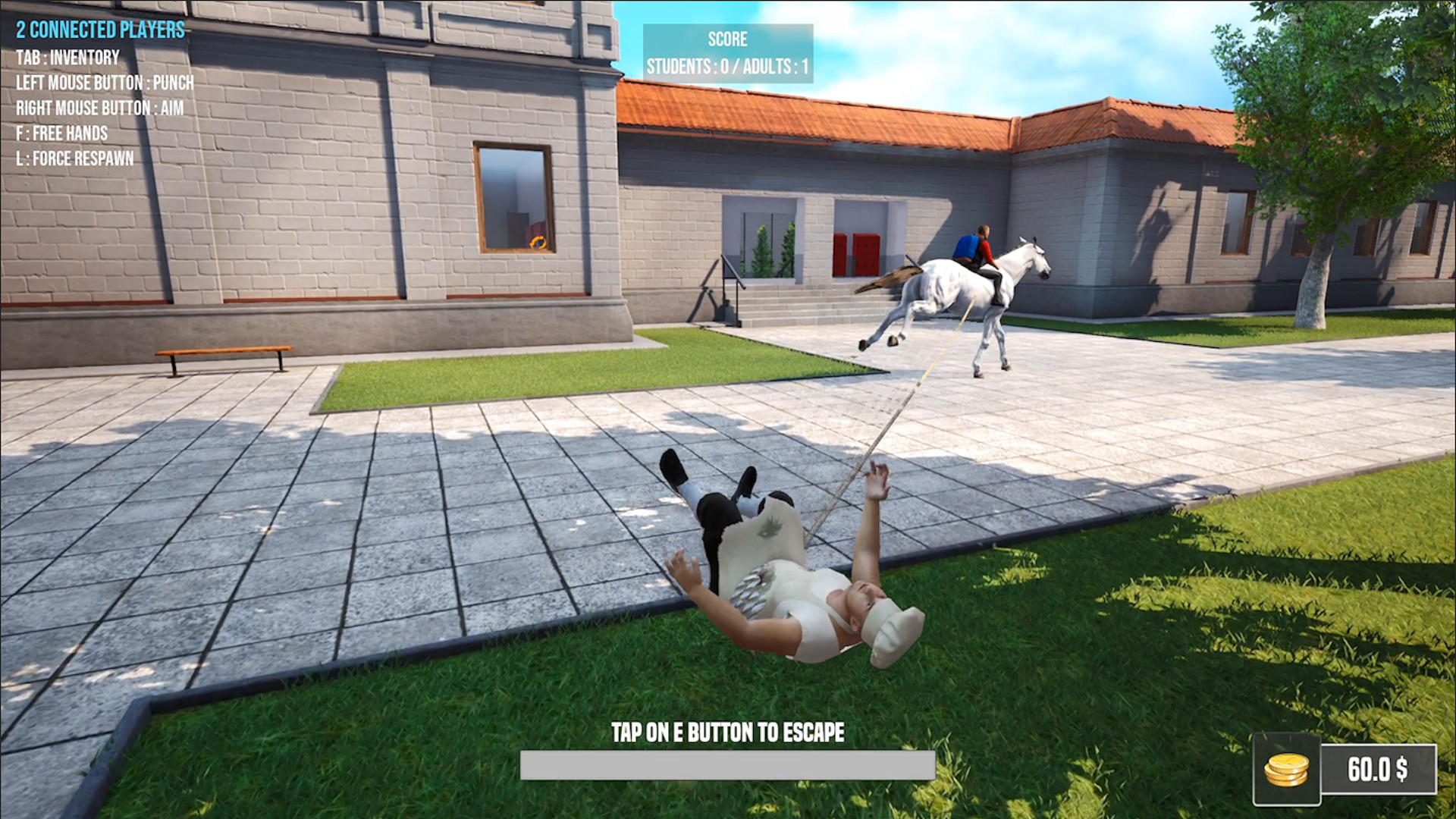Click the L: FORCE RESPAWN option
Screen dimensions: 1456x819
pyautogui.click(x=75, y=159)
